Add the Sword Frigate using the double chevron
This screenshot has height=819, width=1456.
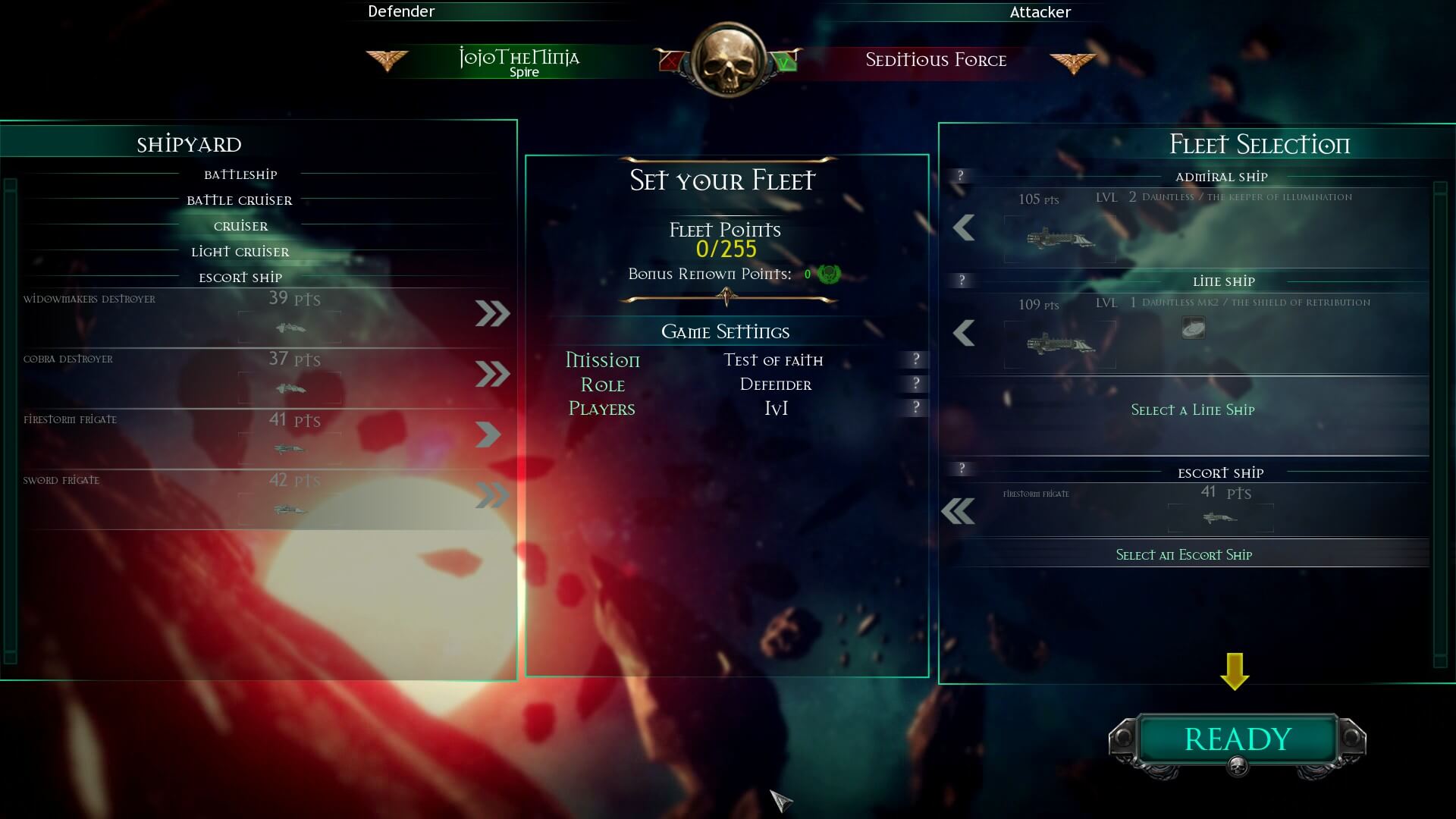494,494
